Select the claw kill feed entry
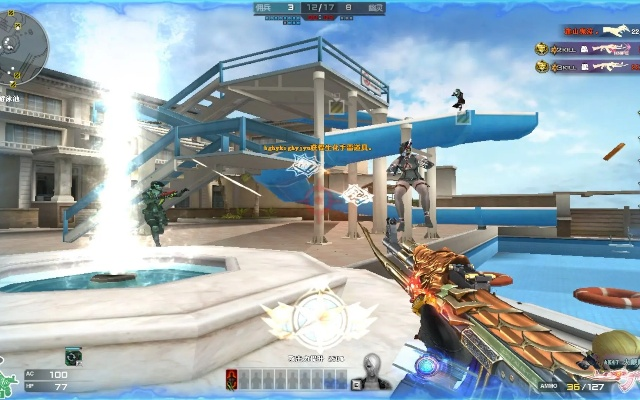Viewport: 640px width, 400px height. [x=600, y=31]
